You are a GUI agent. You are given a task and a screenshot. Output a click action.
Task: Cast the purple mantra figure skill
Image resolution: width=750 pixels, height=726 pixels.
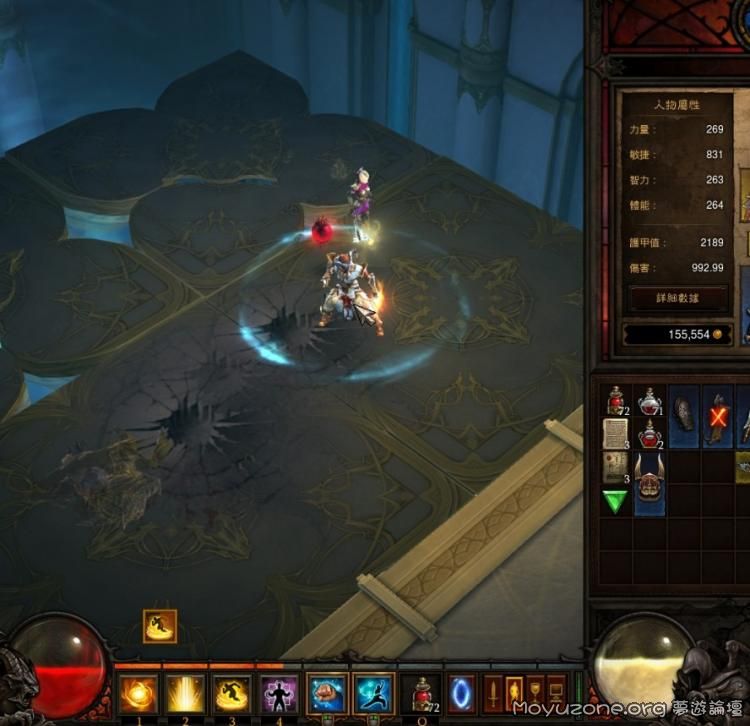pos(280,694)
